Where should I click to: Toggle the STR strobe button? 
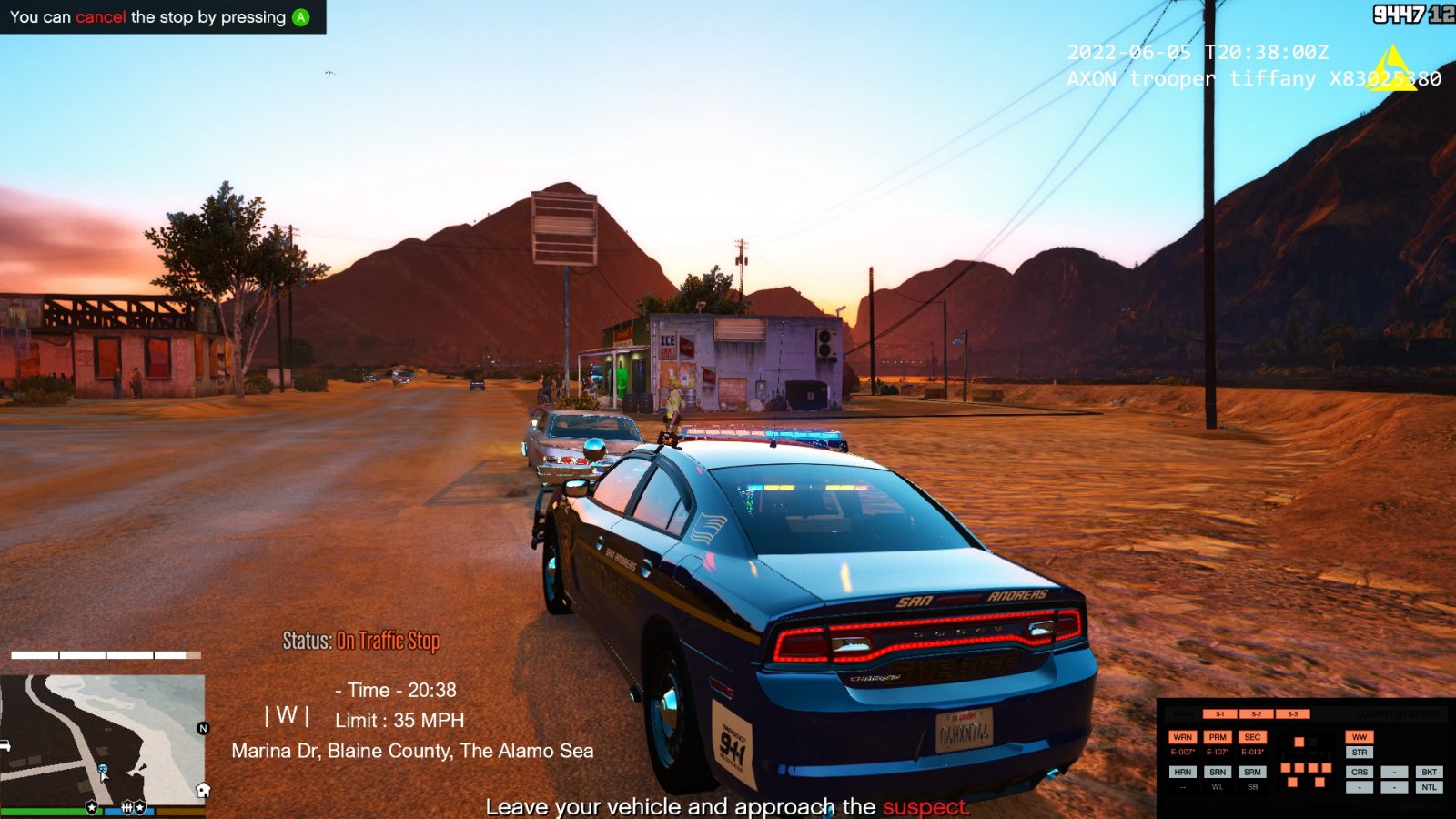[1360, 753]
